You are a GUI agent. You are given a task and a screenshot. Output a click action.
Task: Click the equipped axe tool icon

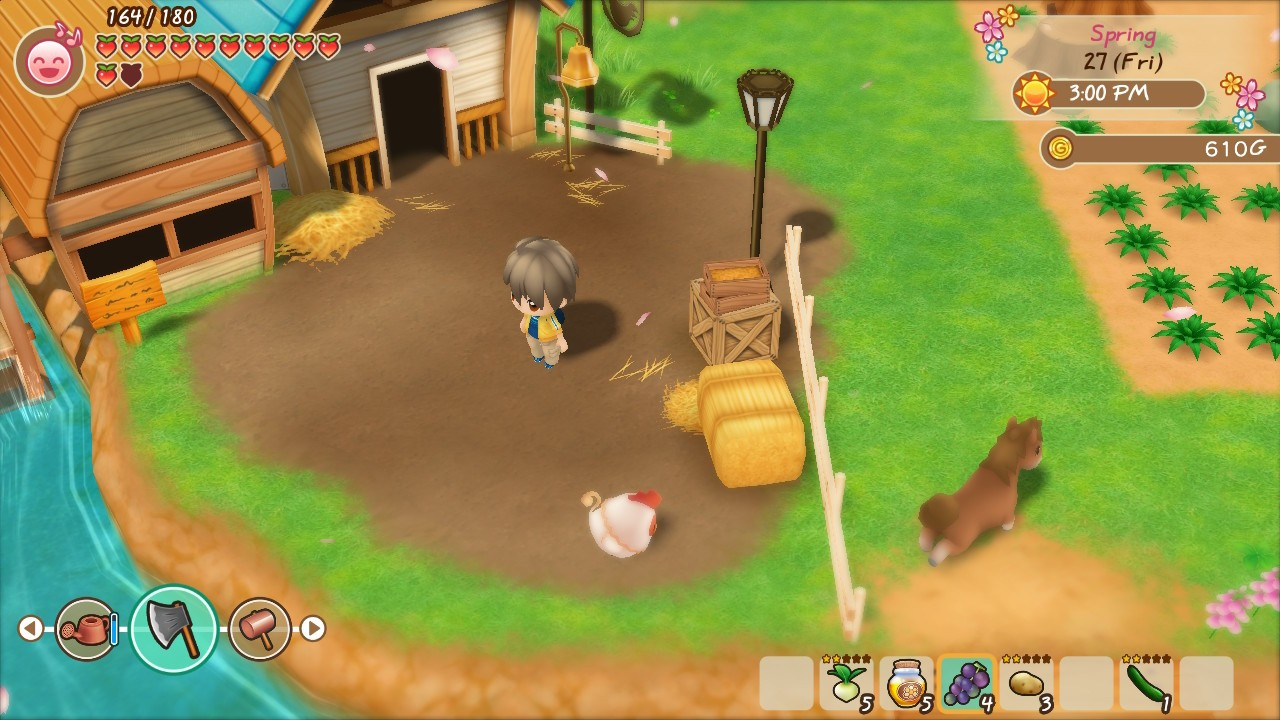[x=174, y=629]
